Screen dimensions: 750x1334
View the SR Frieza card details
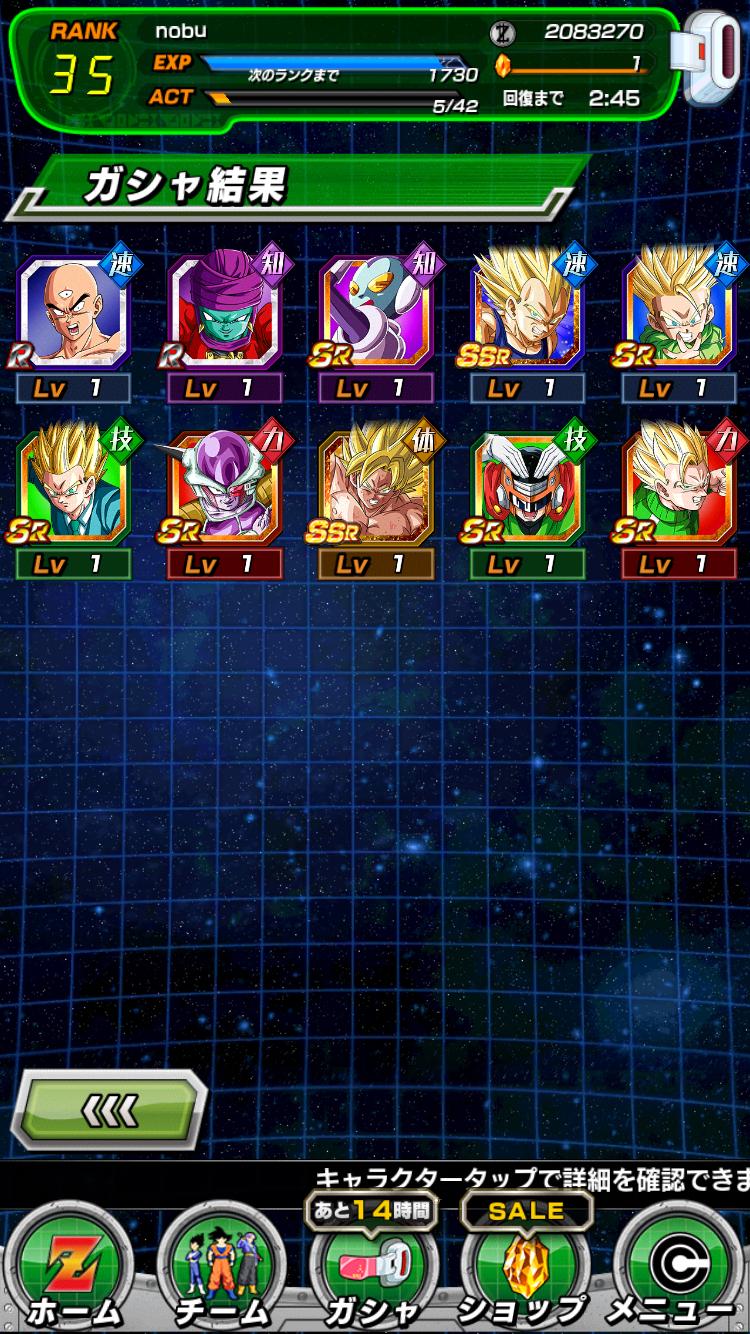pos(224,489)
